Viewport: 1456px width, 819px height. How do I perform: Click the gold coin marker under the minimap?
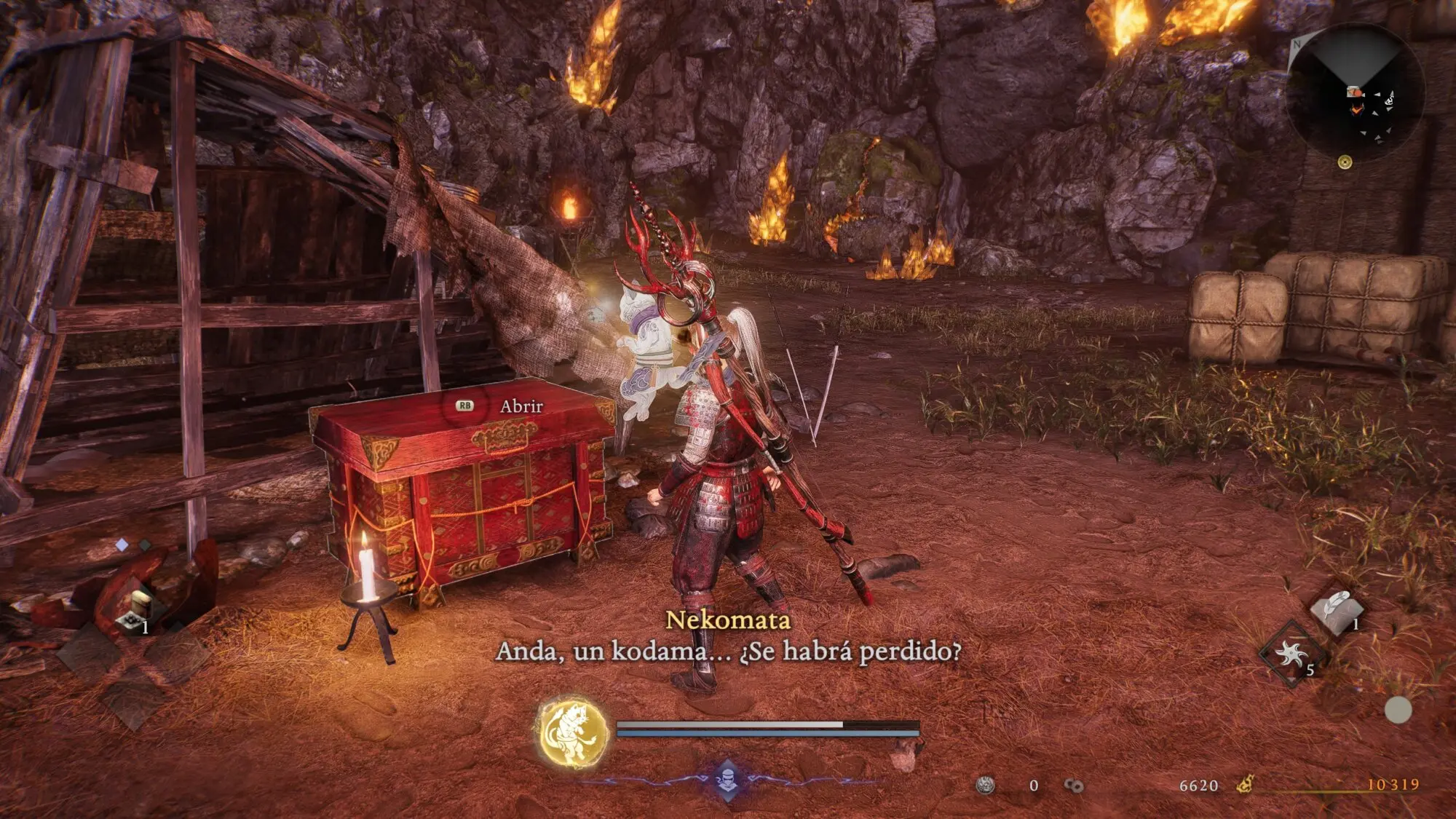(x=1345, y=162)
